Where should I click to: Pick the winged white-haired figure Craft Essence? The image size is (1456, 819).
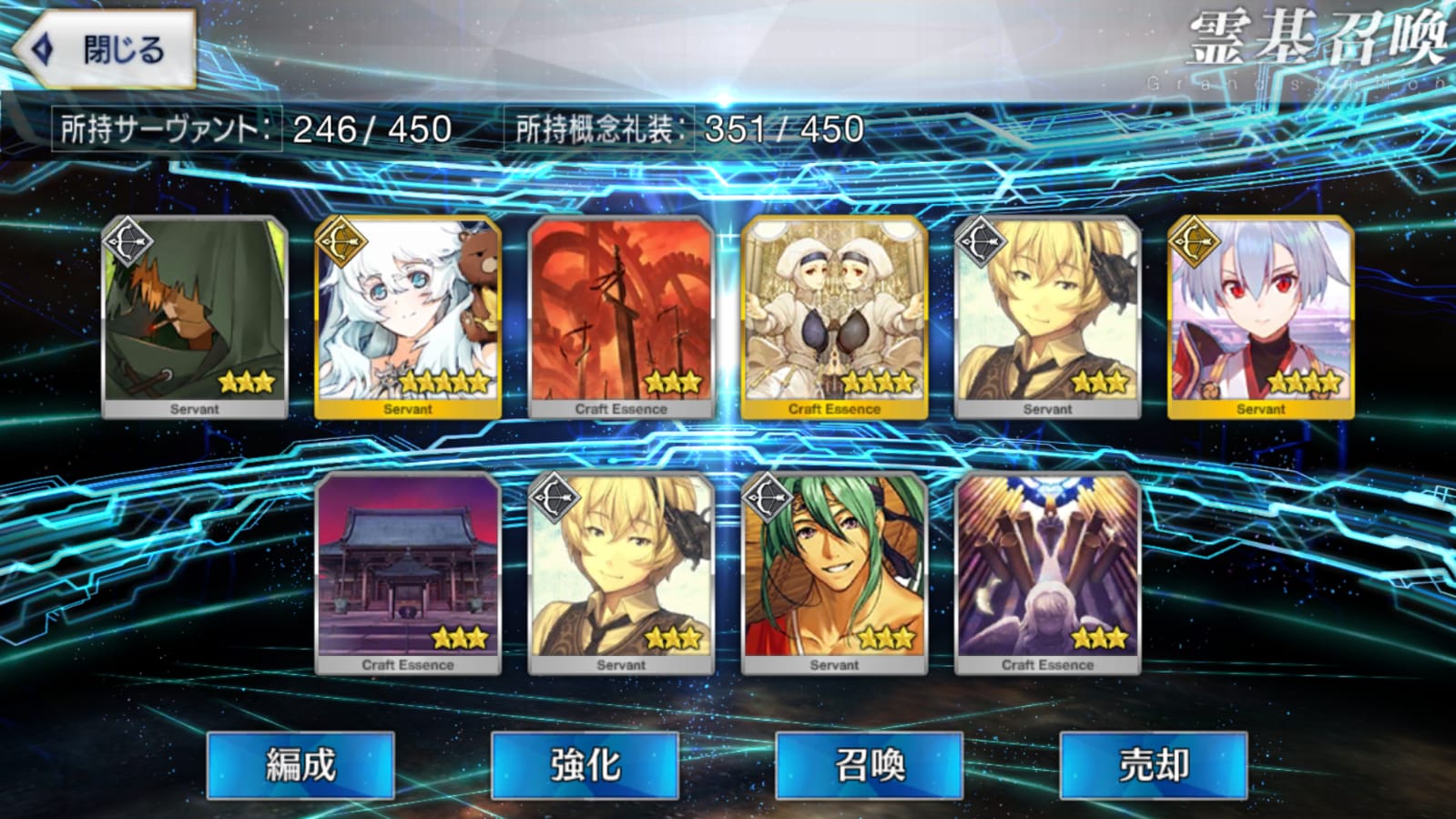(x=1047, y=572)
